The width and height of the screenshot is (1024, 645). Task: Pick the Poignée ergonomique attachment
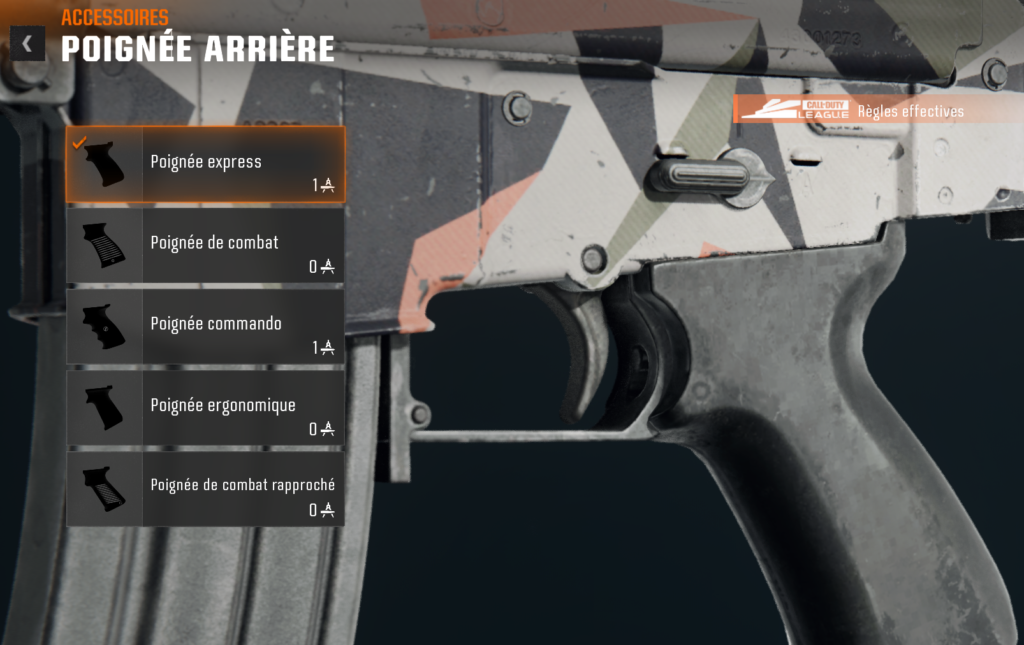(206, 407)
